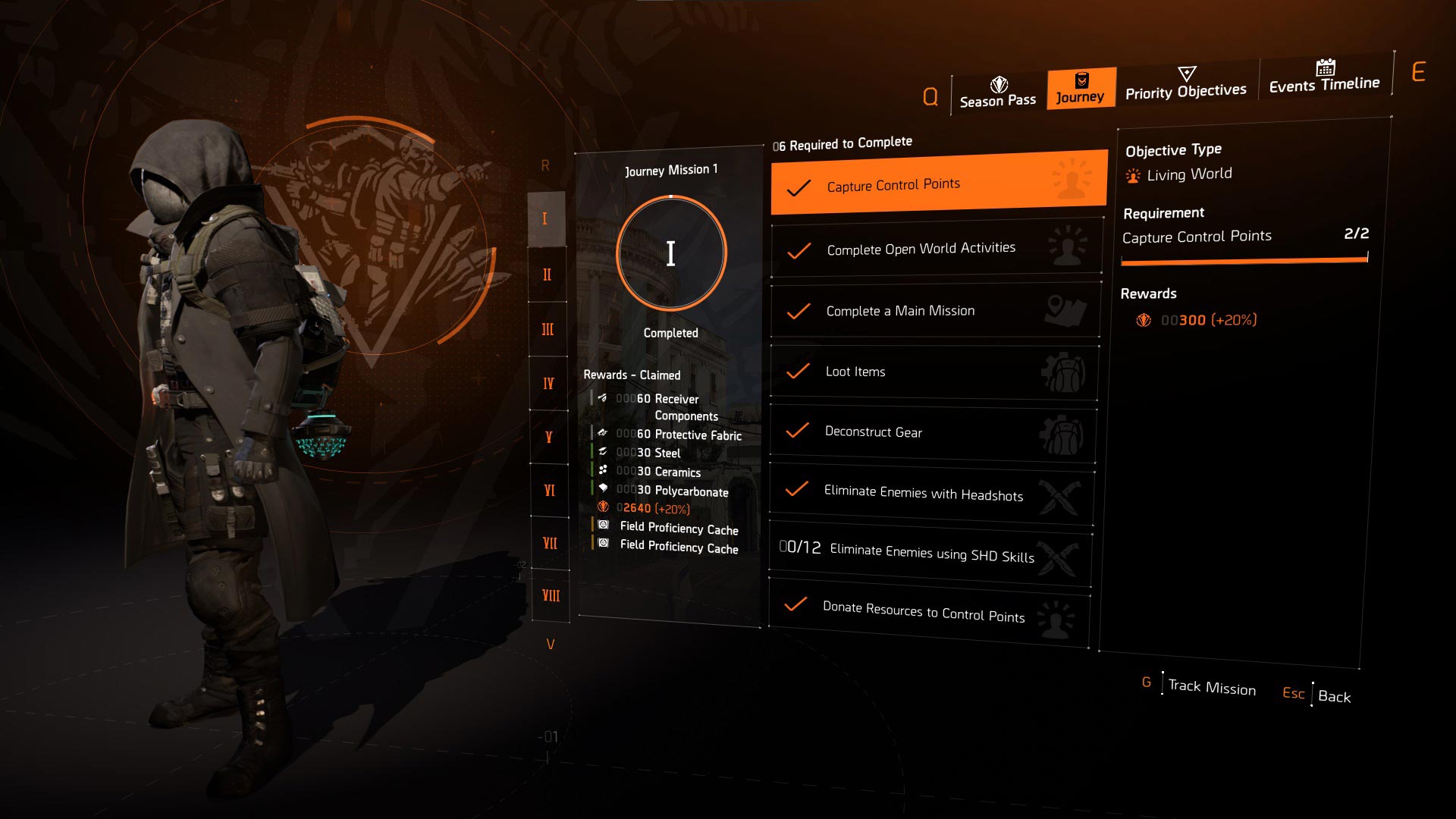Switch to the Events Timeline tab

click(x=1324, y=84)
